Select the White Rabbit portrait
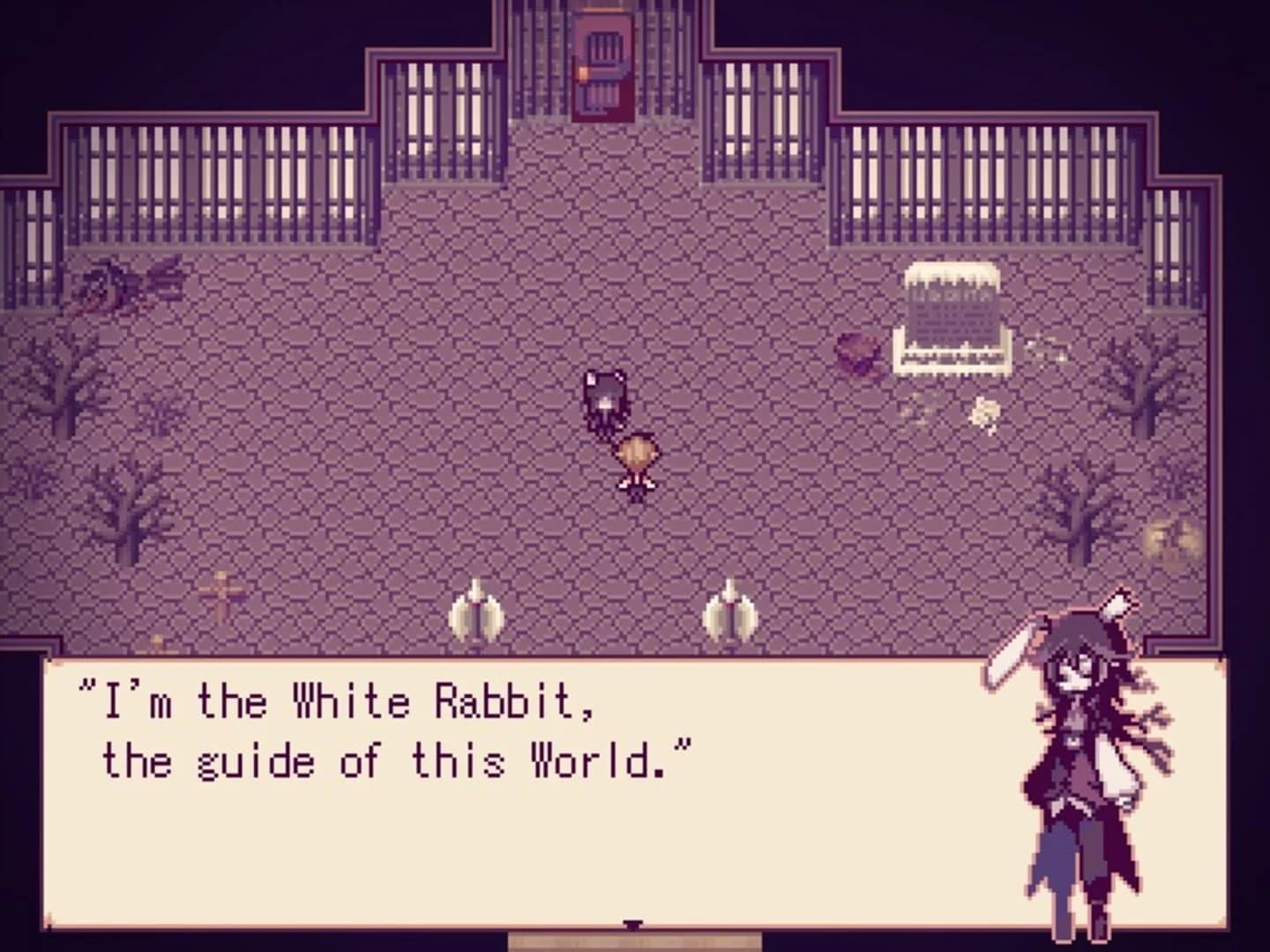This screenshot has width=1270, height=952. coord(1085,758)
